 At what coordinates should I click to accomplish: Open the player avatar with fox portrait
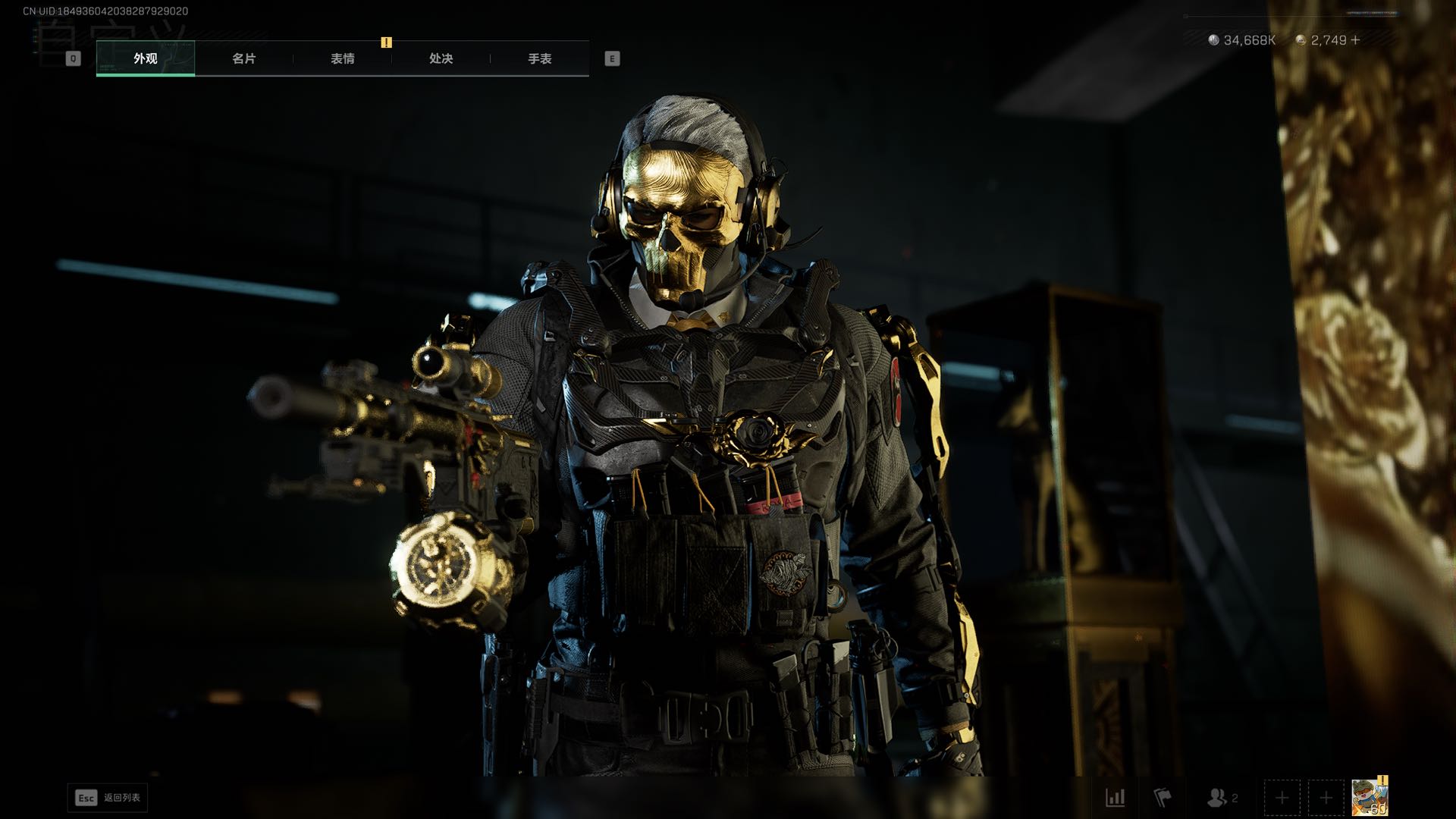click(1370, 799)
